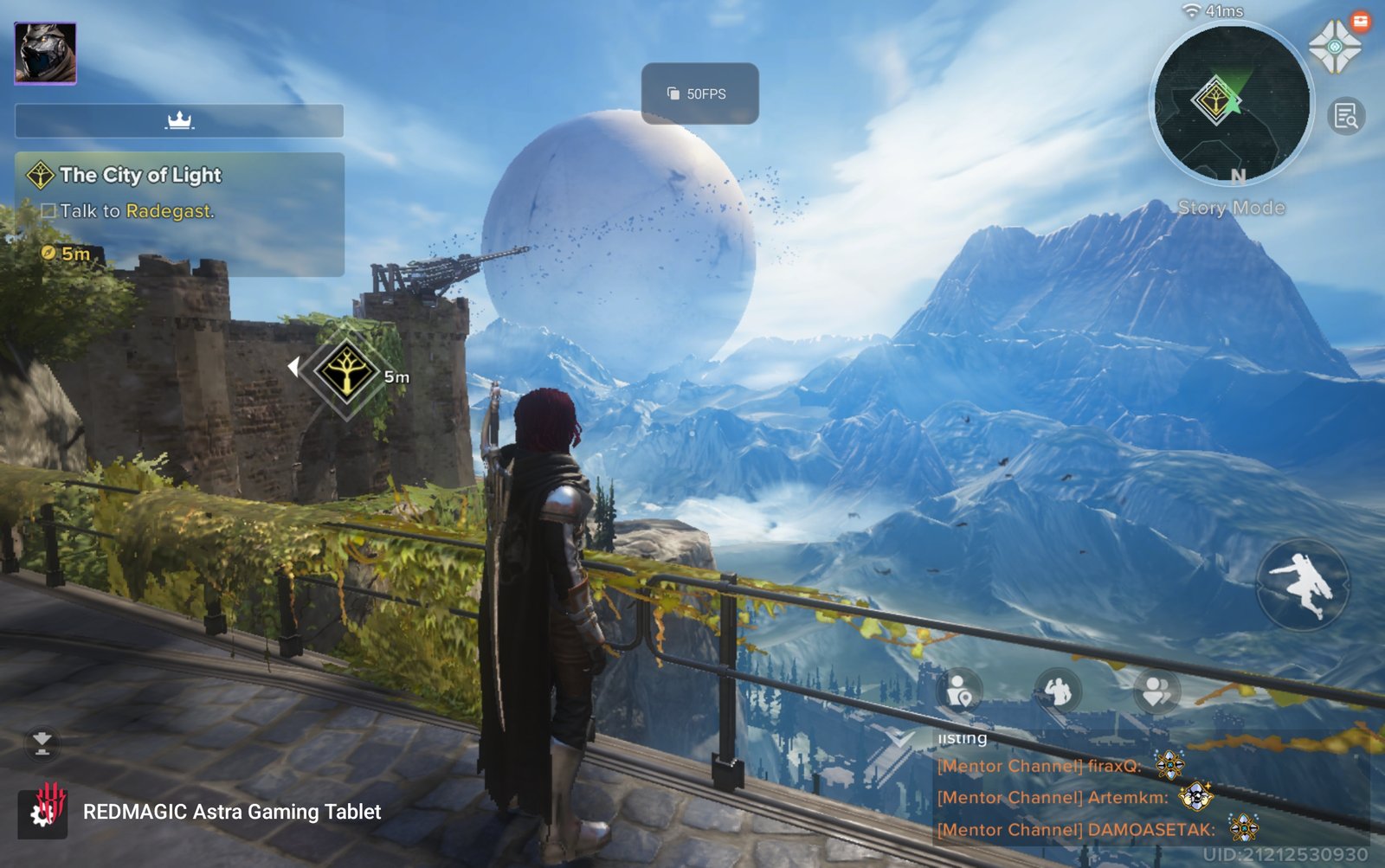This screenshot has width=1385, height=868.
Task: Tap the downward arrow collapse button
Action: tap(42, 743)
